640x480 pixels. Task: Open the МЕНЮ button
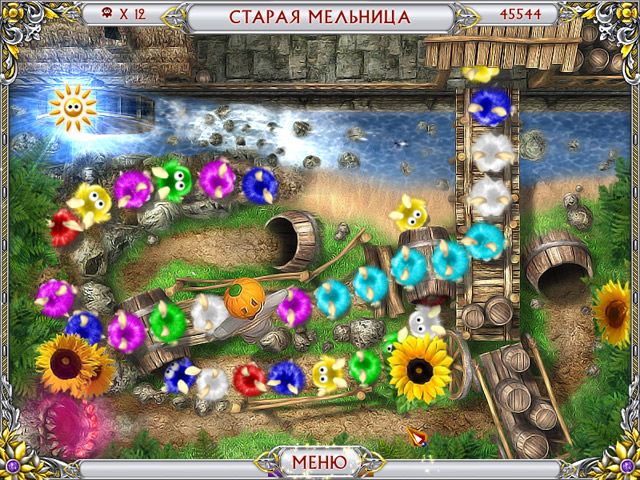319,463
